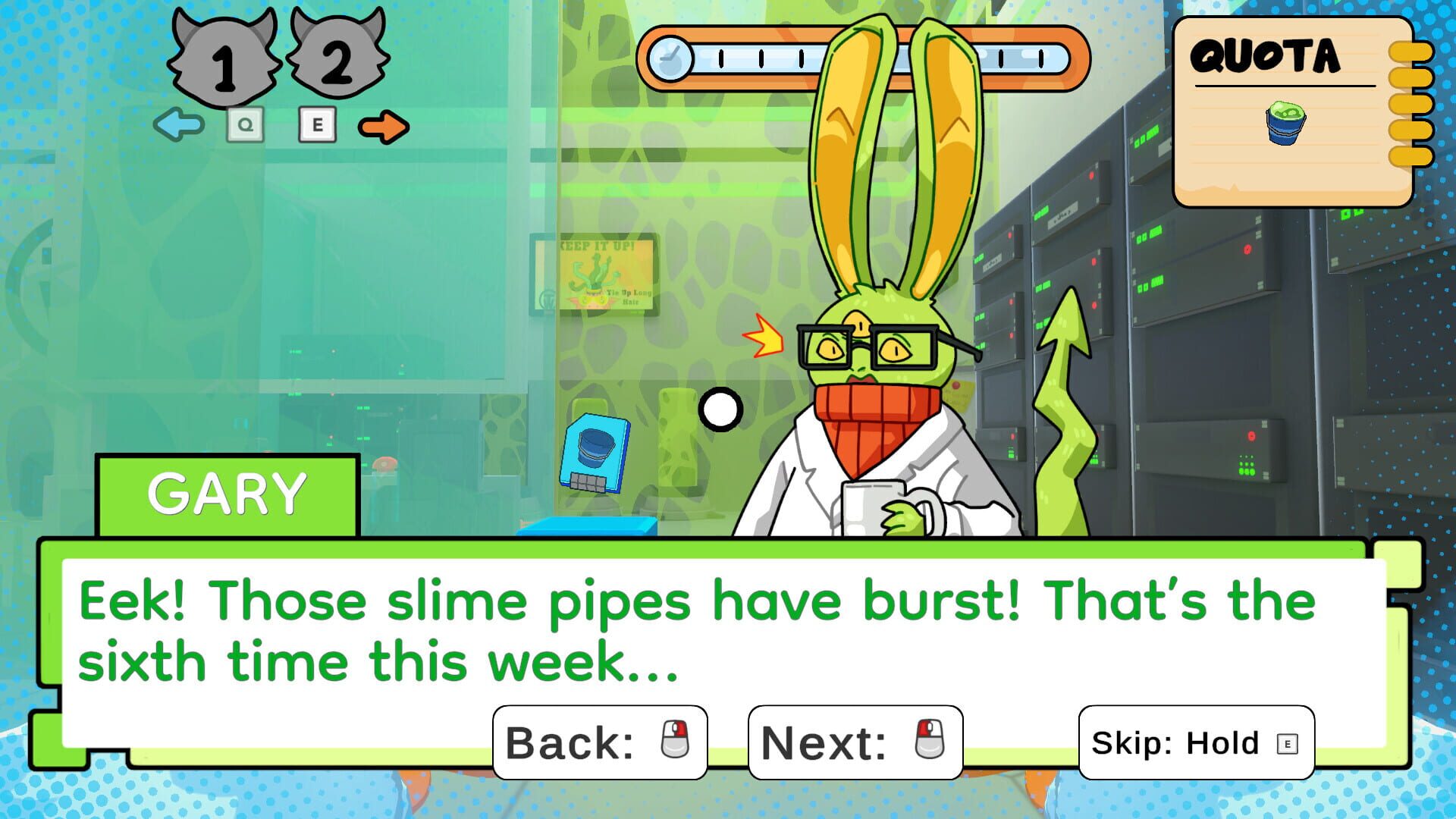This screenshot has height=819, width=1456.
Task: Select player 1 wolf head icon
Action: [x=224, y=57]
